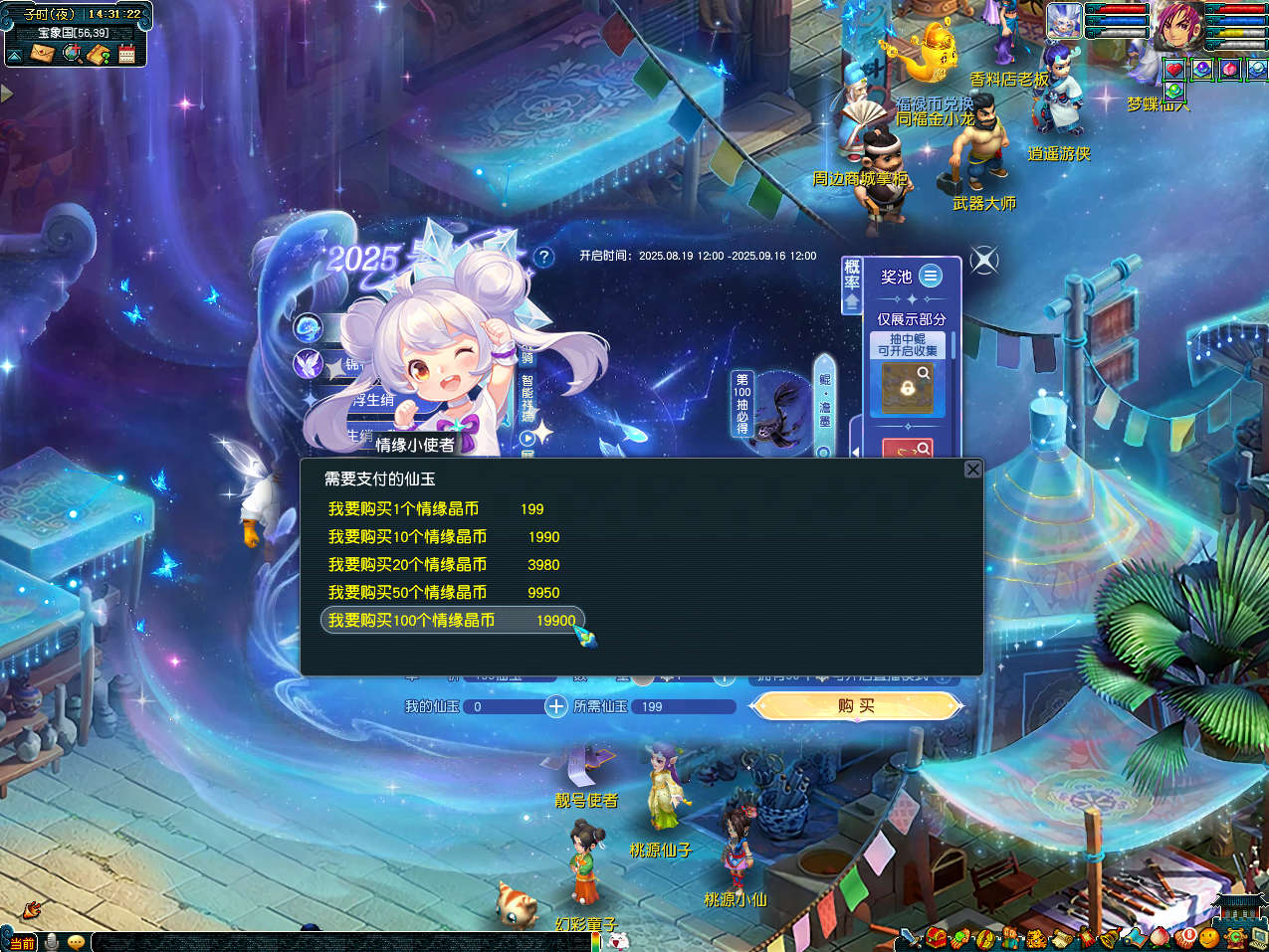Open the 奖池 list menu button

(931, 276)
